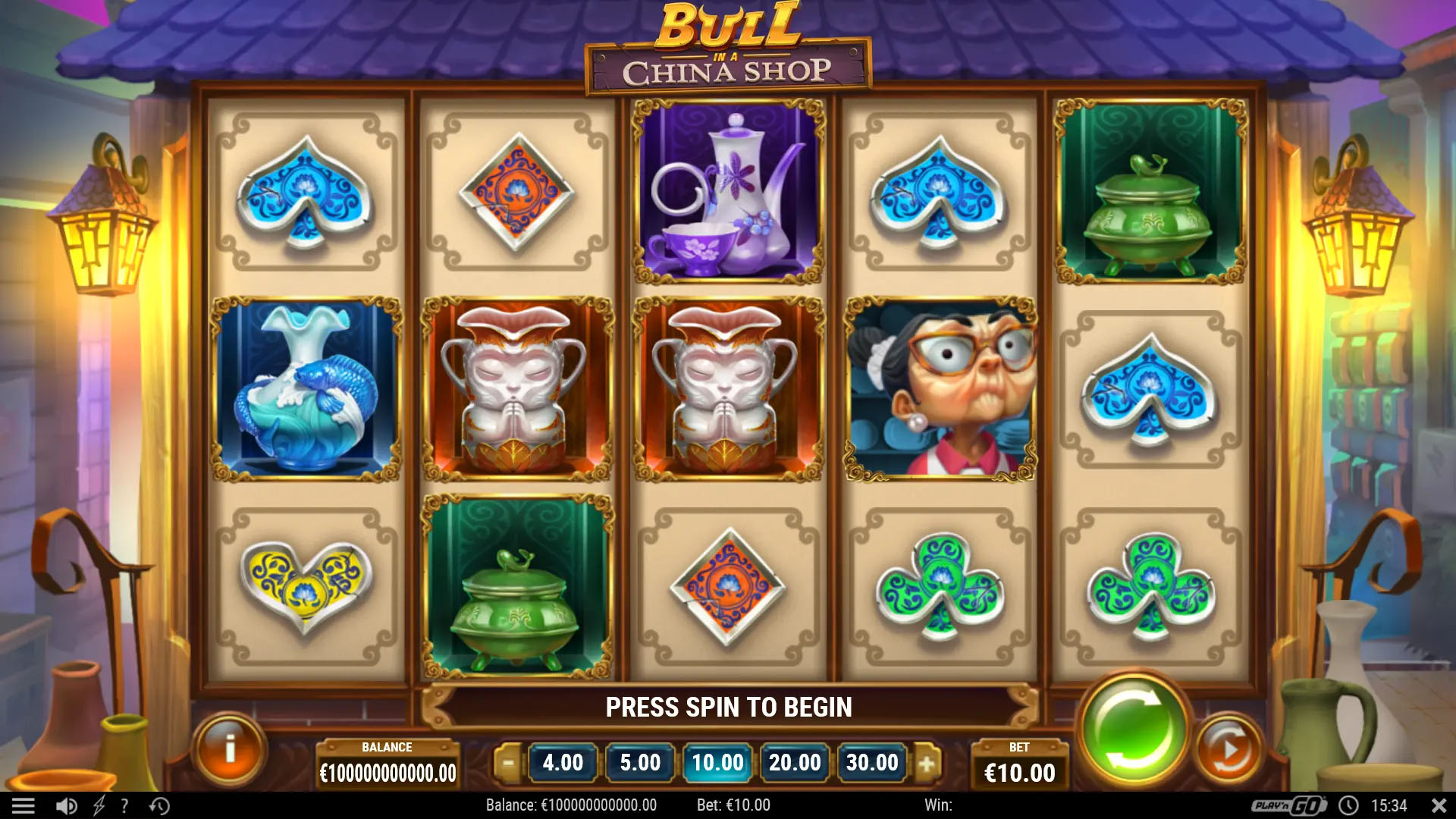
Task: Select the 4.00 bet amount
Action: coord(563,762)
